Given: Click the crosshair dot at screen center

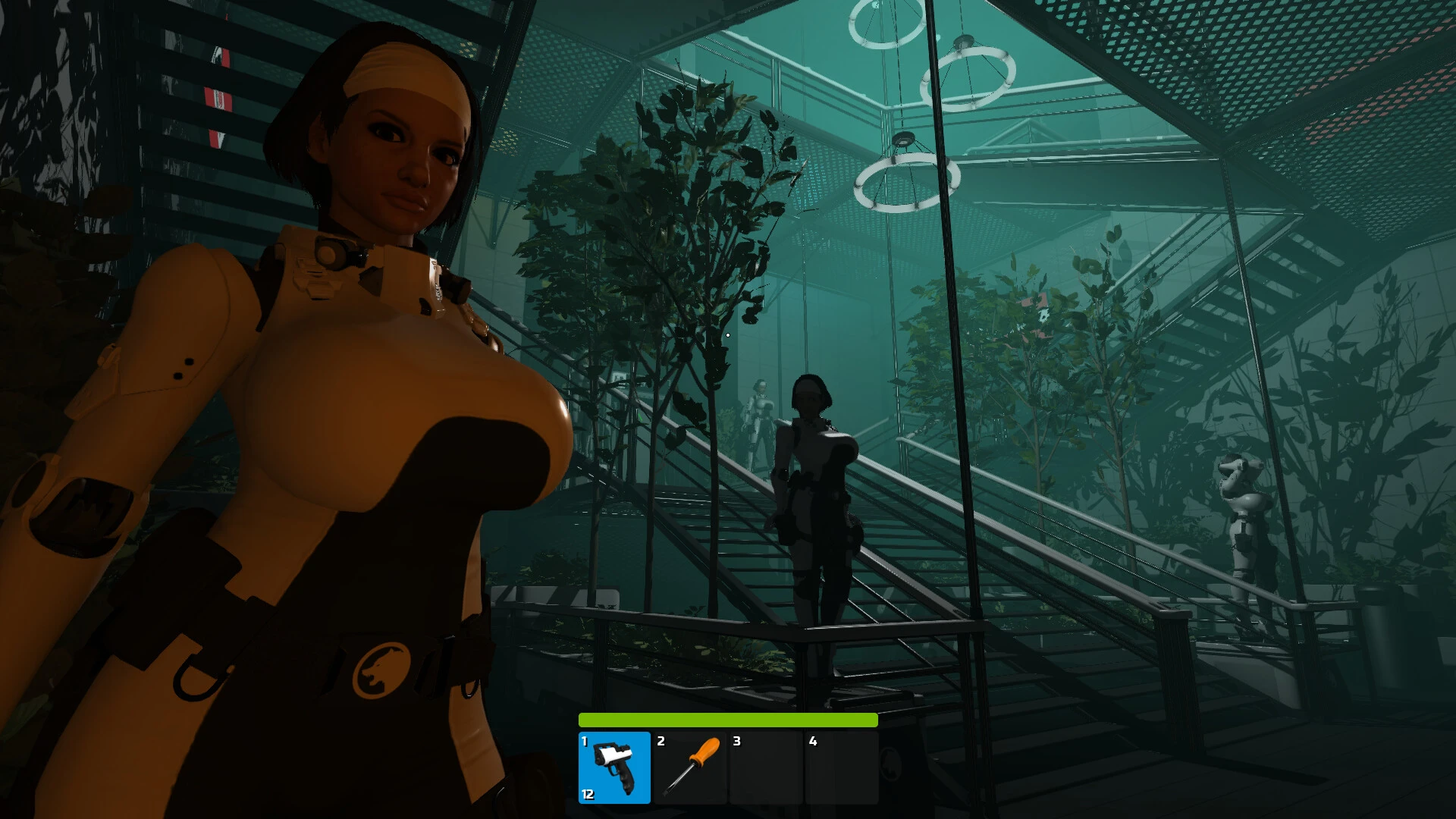Looking at the screenshot, I should (728, 334).
